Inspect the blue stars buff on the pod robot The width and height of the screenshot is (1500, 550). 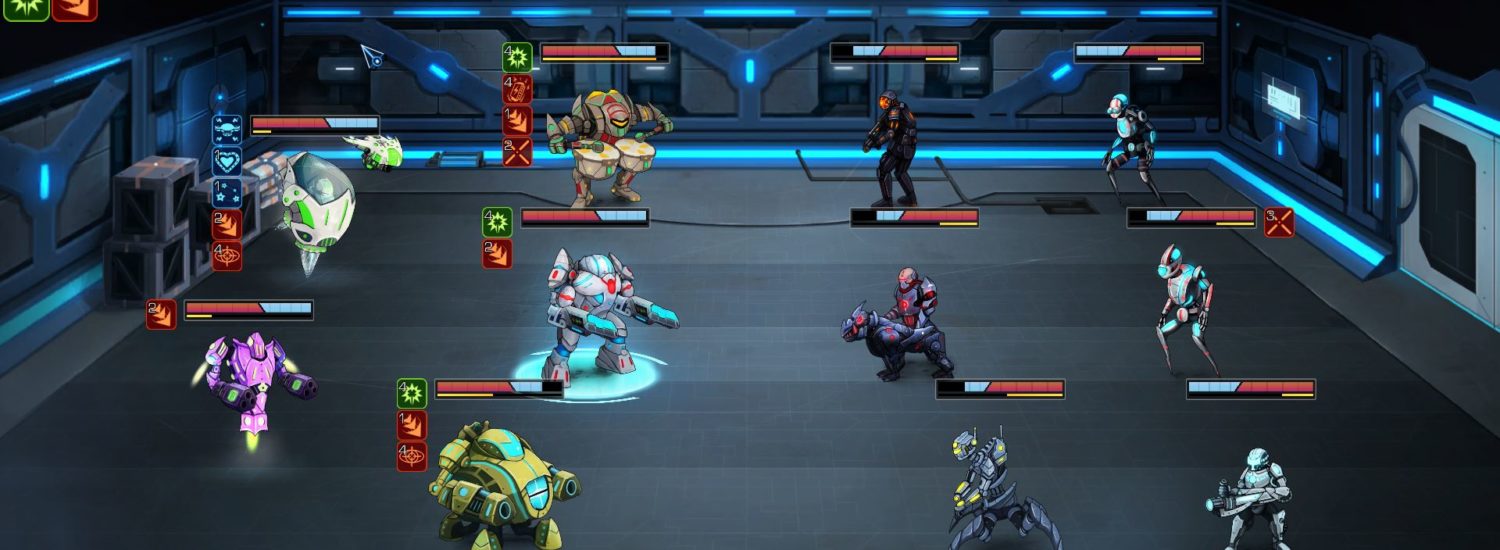click(227, 192)
